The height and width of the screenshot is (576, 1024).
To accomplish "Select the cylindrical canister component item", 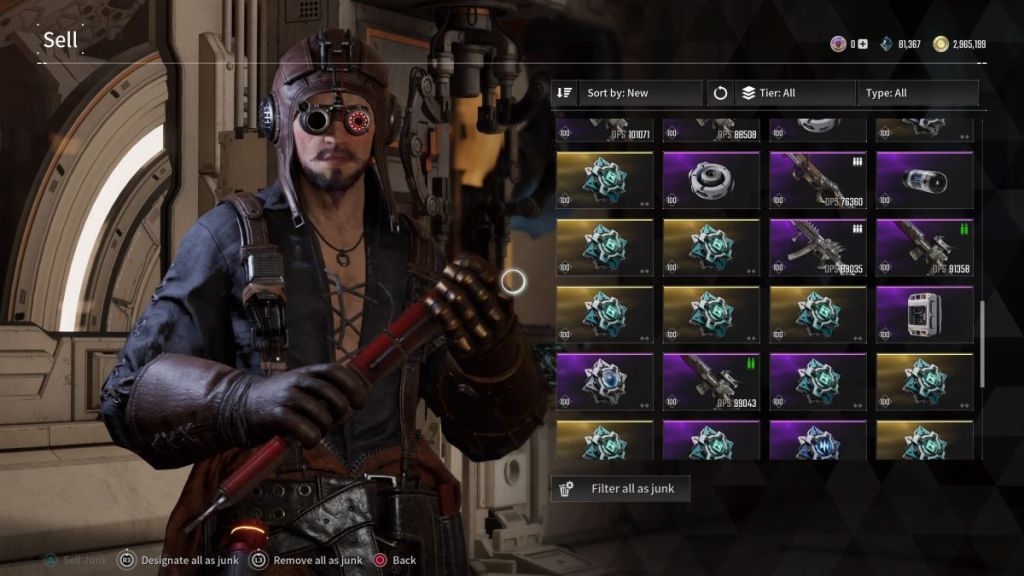I will coord(924,181).
